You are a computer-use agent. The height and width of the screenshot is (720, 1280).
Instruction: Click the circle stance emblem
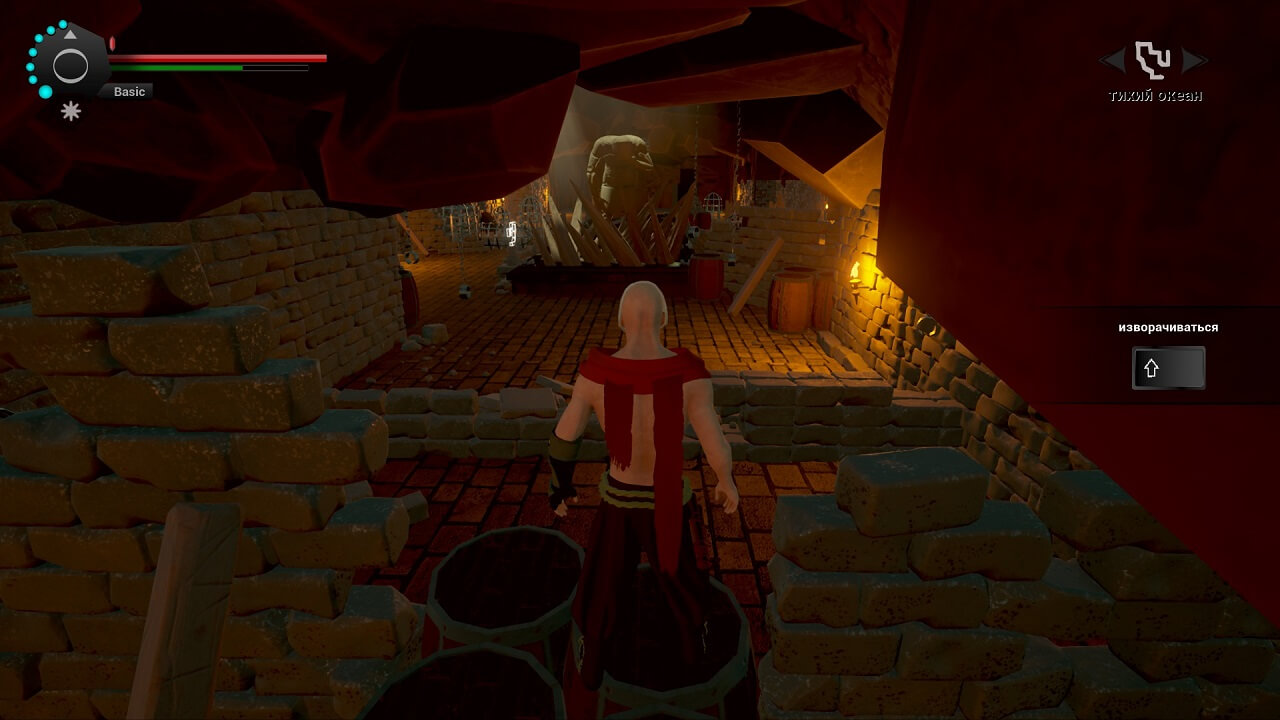[x=70, y=66]
